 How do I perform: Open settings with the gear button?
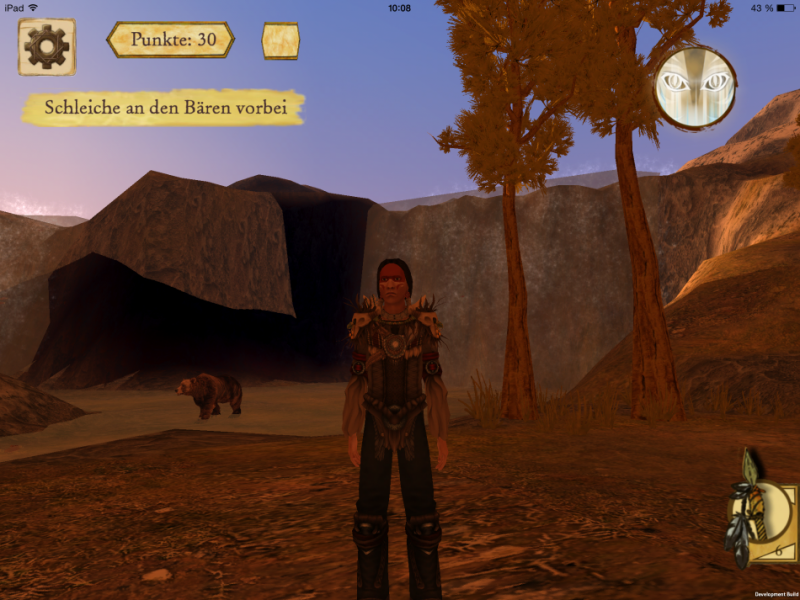[46, 46]
